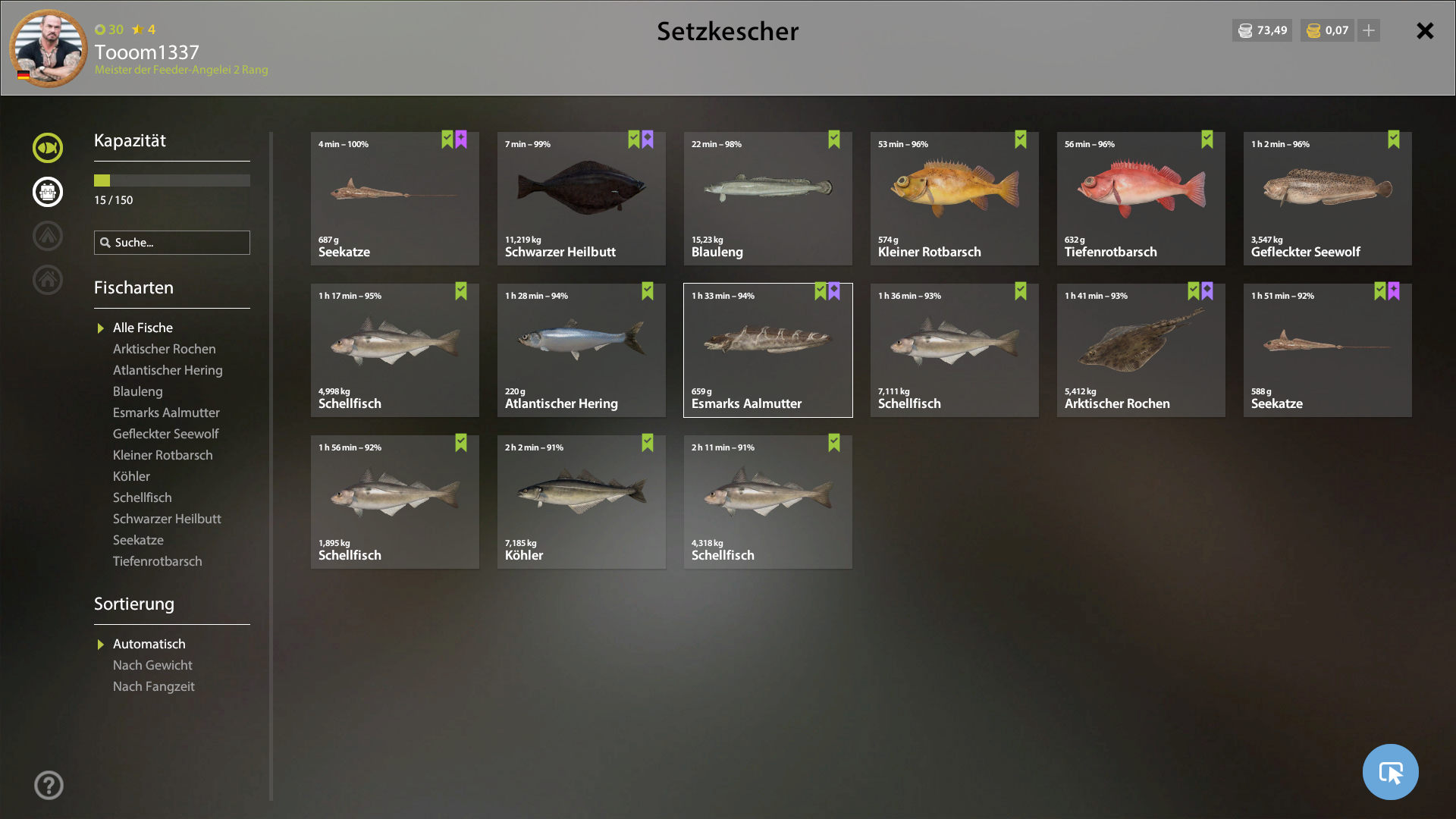The image size is (1456, 819).
Task: Select the Esmarks Aalmutter card
Action: click(x=767, y=350)
